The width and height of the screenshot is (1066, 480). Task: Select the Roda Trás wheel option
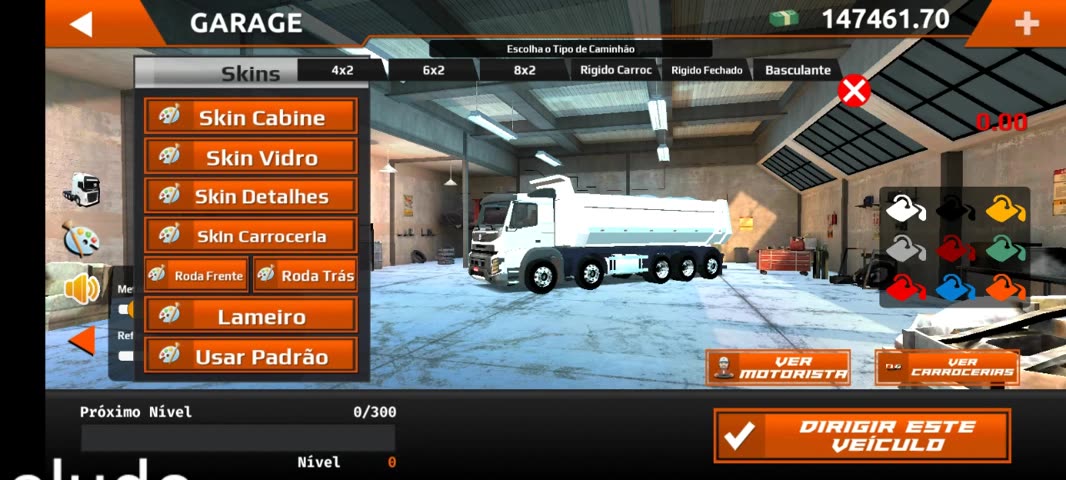coord(305,275)
